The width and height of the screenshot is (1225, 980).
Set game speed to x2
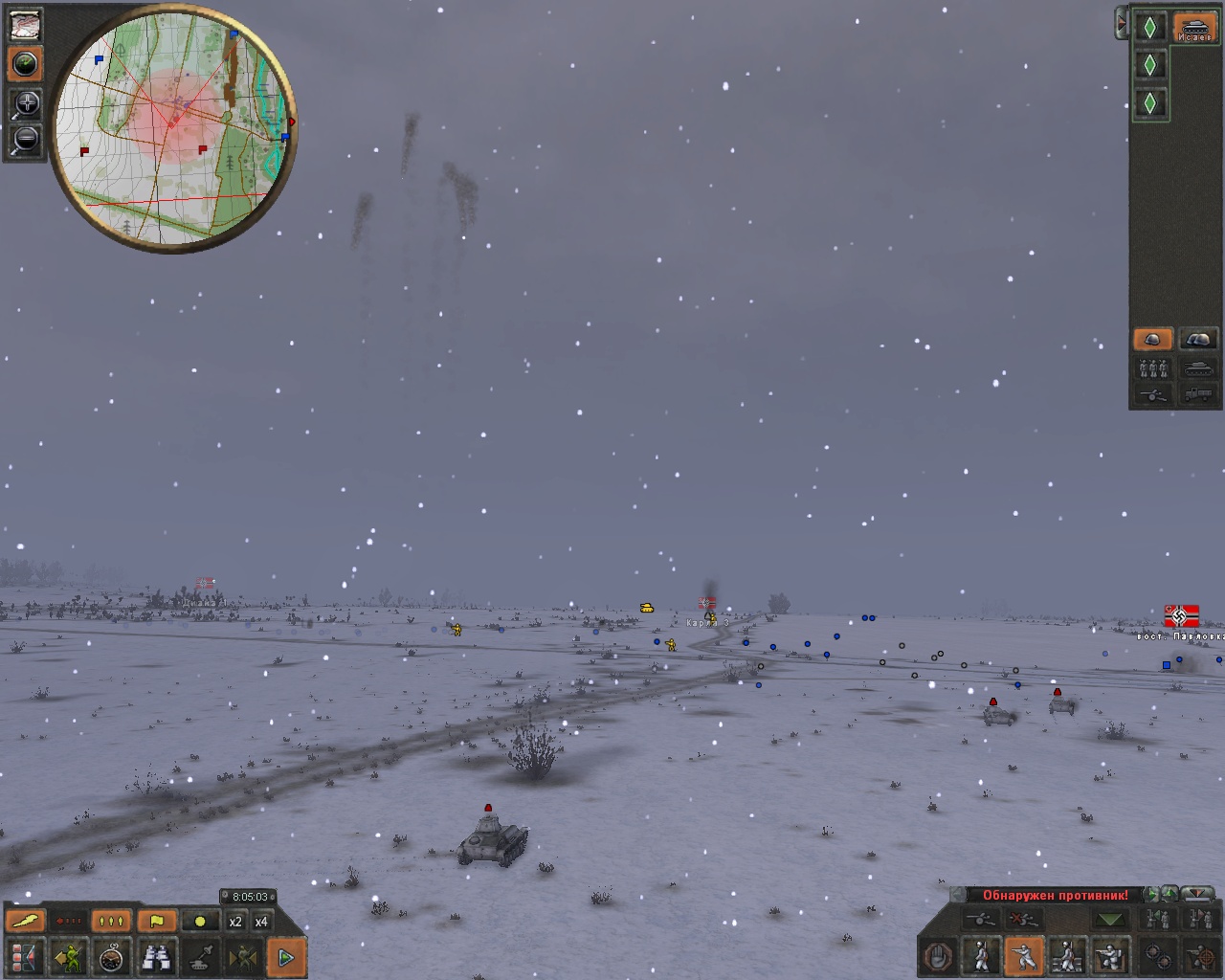(x=235, y=922)
